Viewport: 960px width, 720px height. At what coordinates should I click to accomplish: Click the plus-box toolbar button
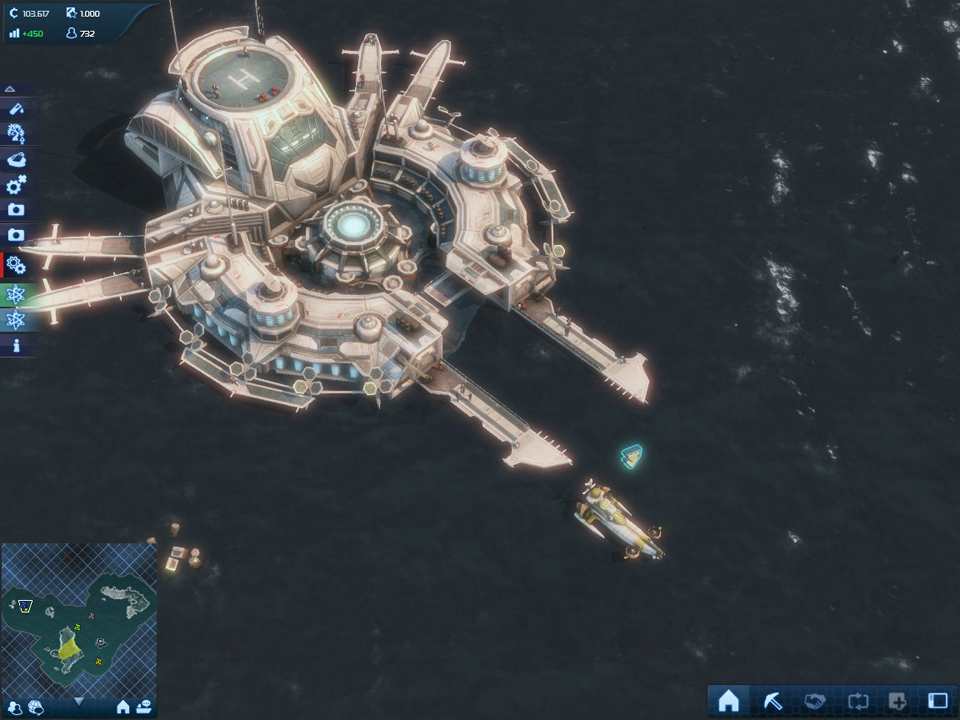click(x=896, y=701)
